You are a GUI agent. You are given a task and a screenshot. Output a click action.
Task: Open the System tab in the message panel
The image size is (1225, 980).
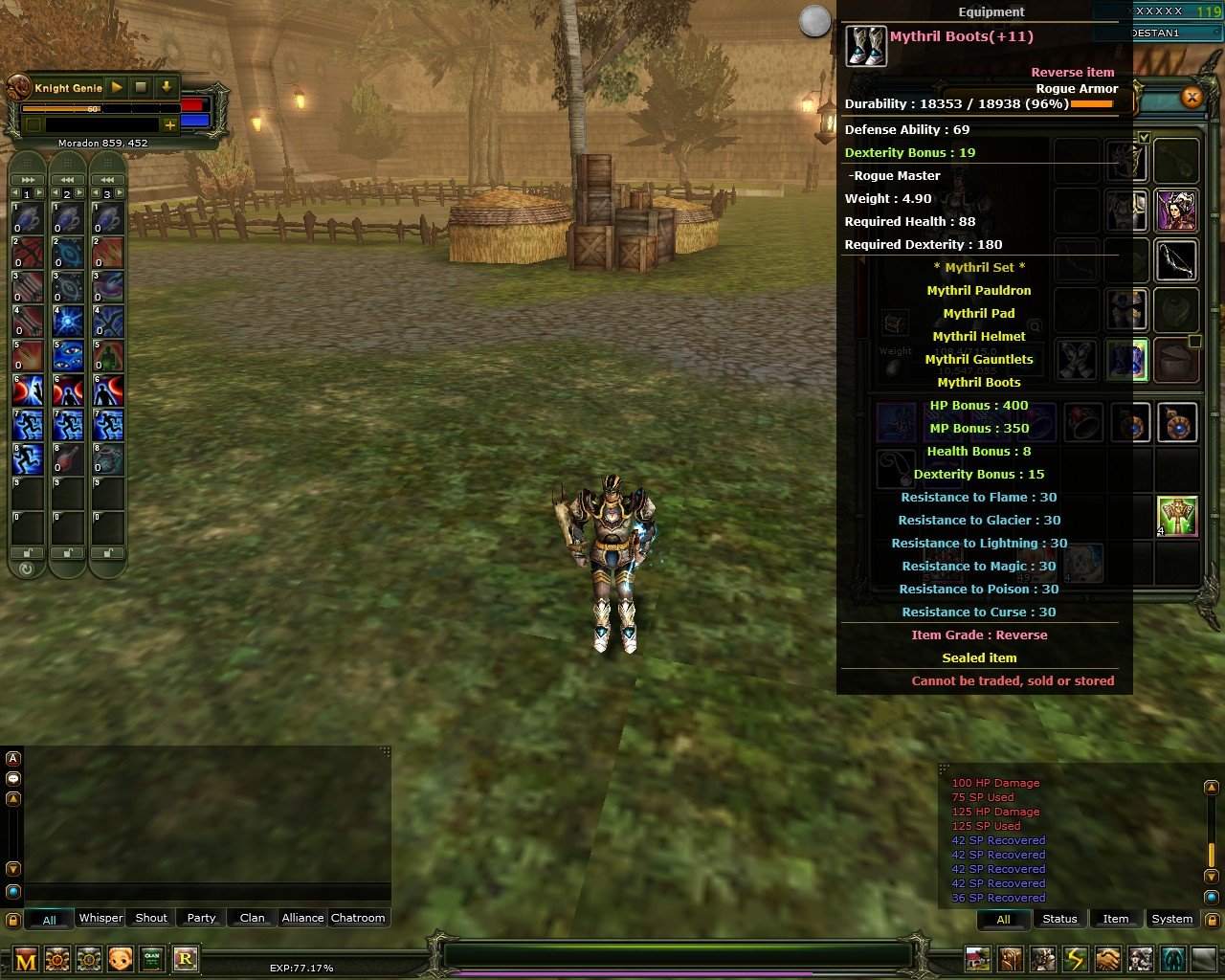[x=1171, y=919]
